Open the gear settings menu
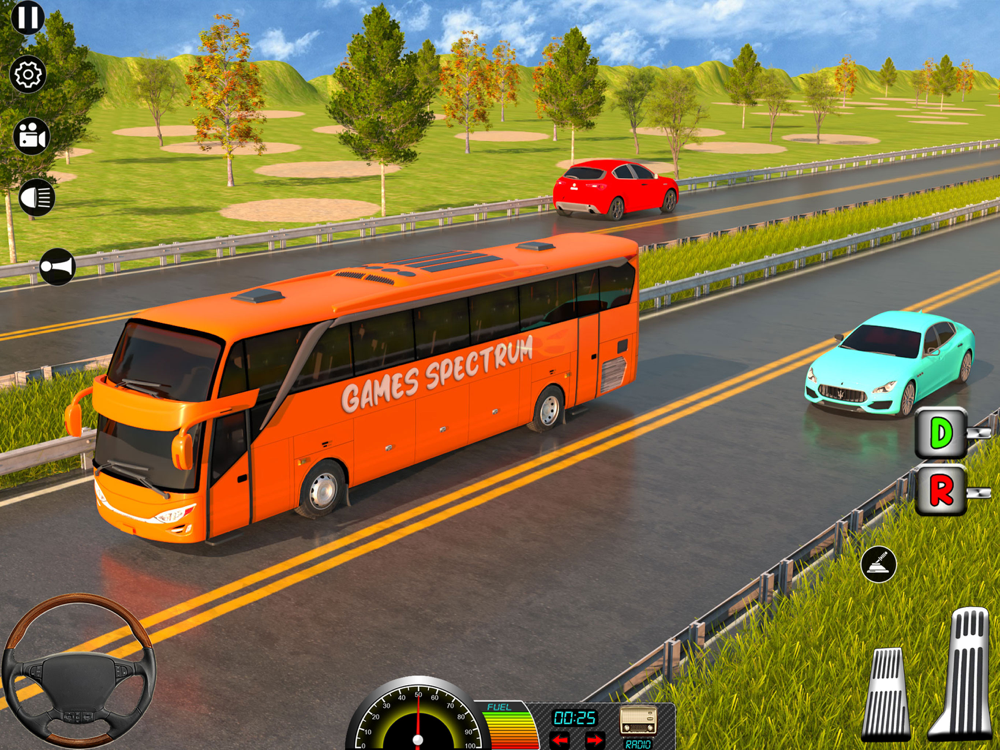 [x=28, y=75]
